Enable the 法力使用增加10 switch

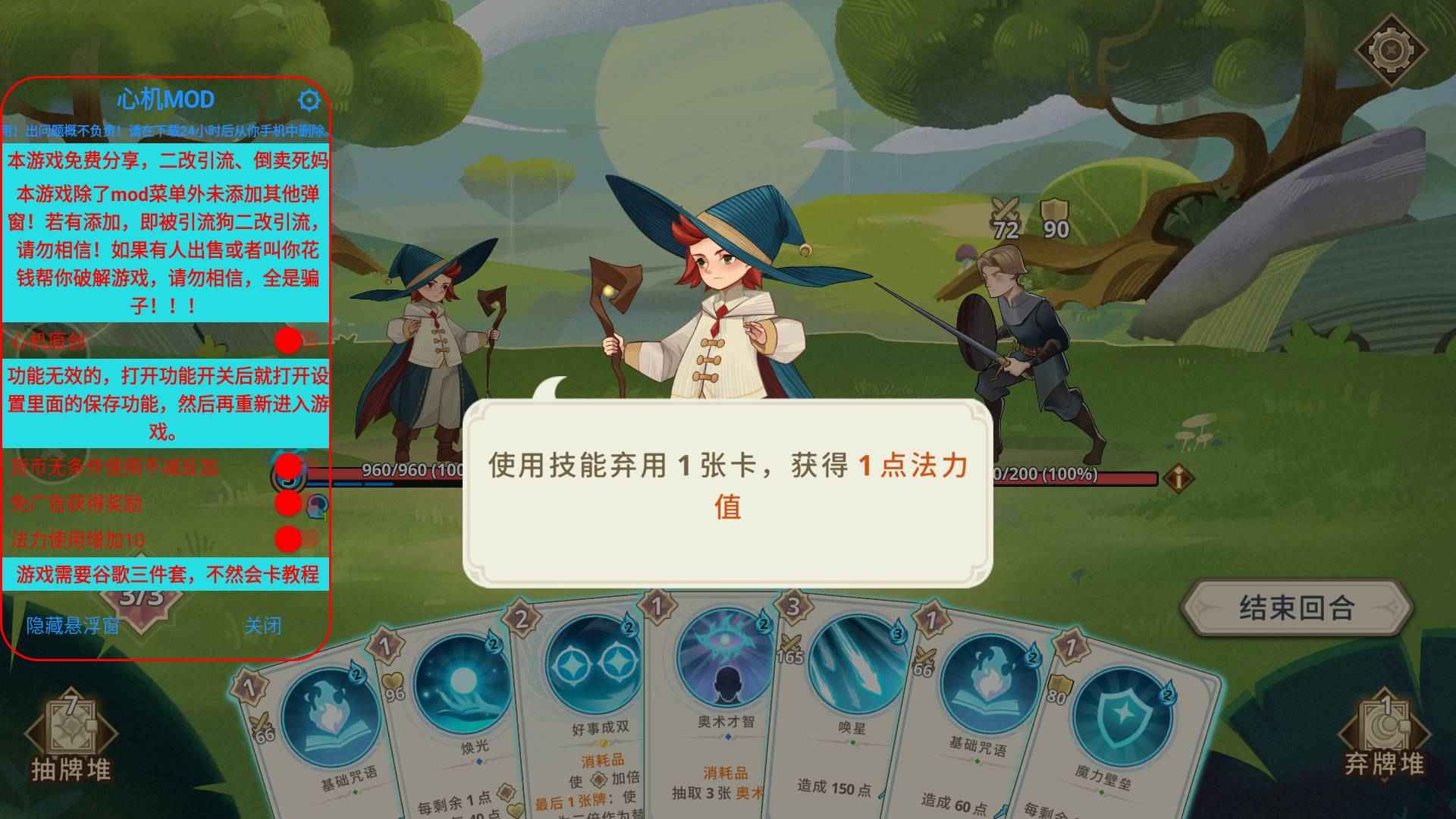tap(288, 538)
